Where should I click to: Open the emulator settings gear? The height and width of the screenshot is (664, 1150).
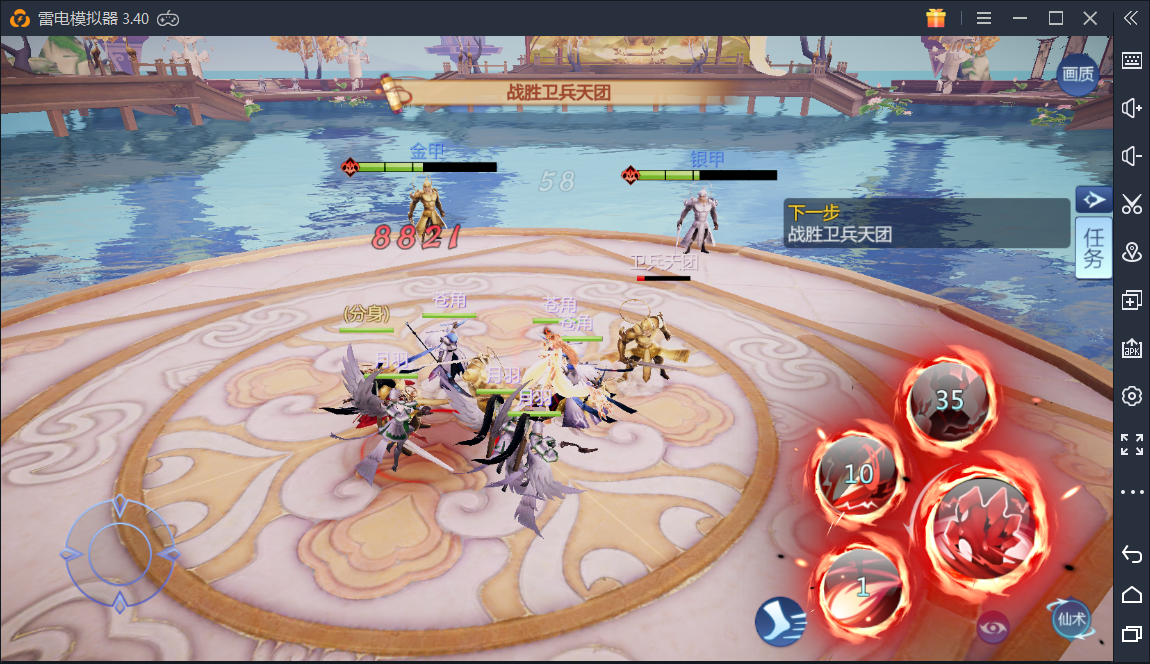coord(1132,396)
